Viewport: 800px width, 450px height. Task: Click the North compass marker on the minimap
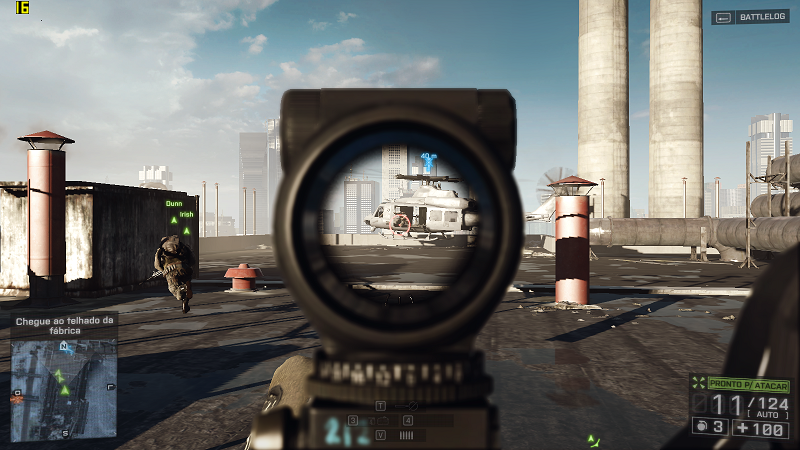click(x=65, y=347)
